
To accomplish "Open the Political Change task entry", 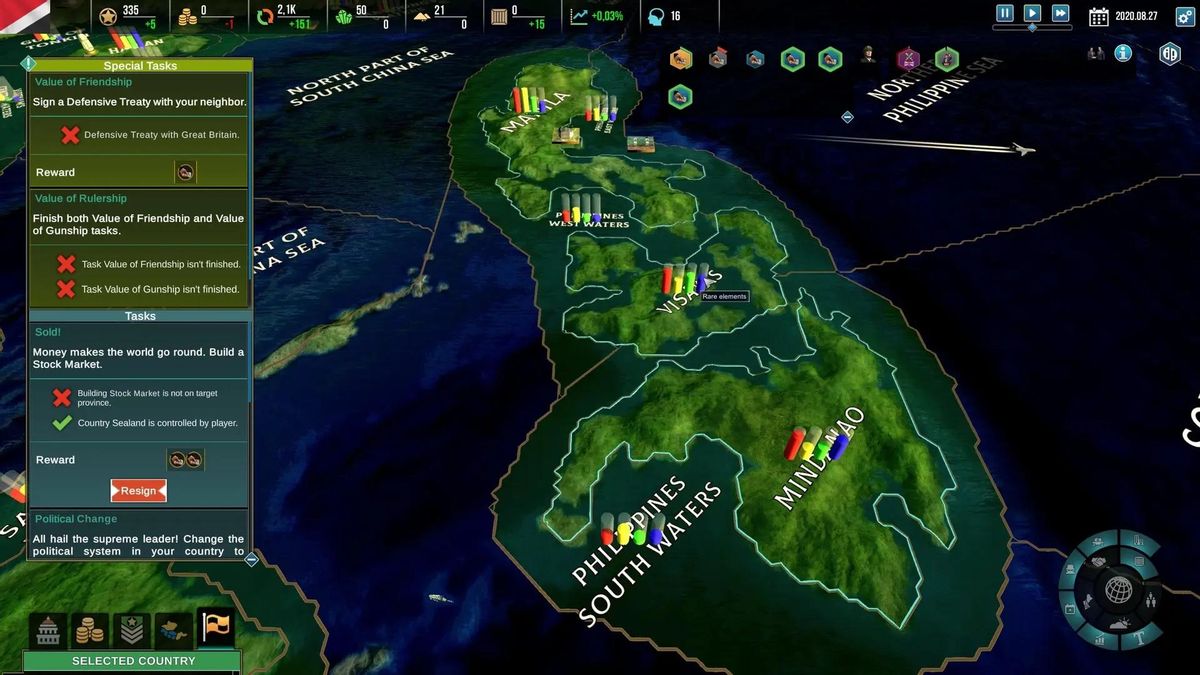I will pyautogui.click(x=76, y=519).
